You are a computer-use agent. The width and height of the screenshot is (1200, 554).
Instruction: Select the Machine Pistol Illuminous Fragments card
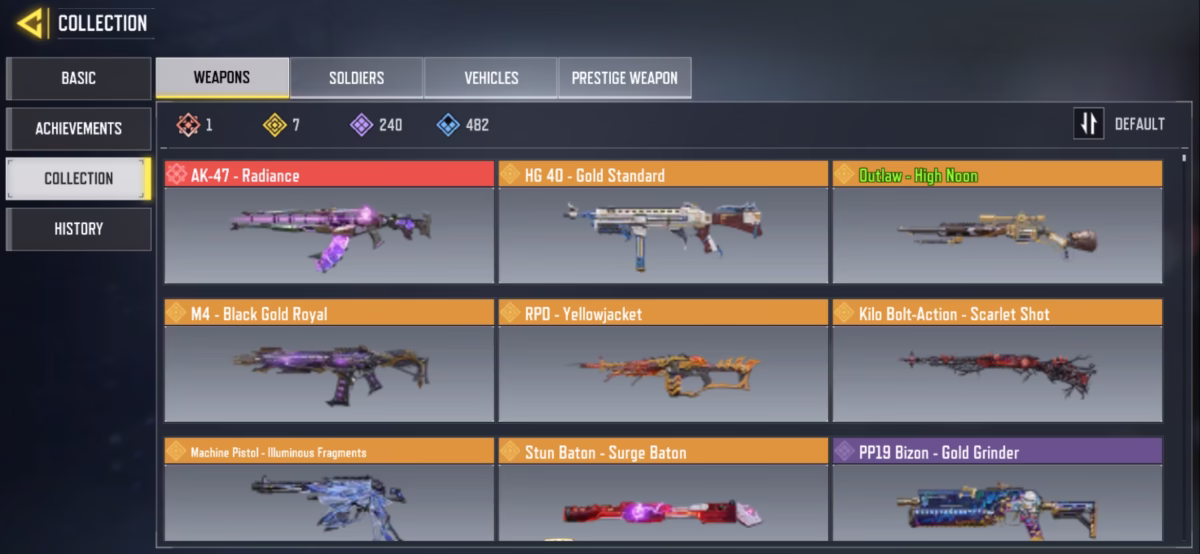329,490
